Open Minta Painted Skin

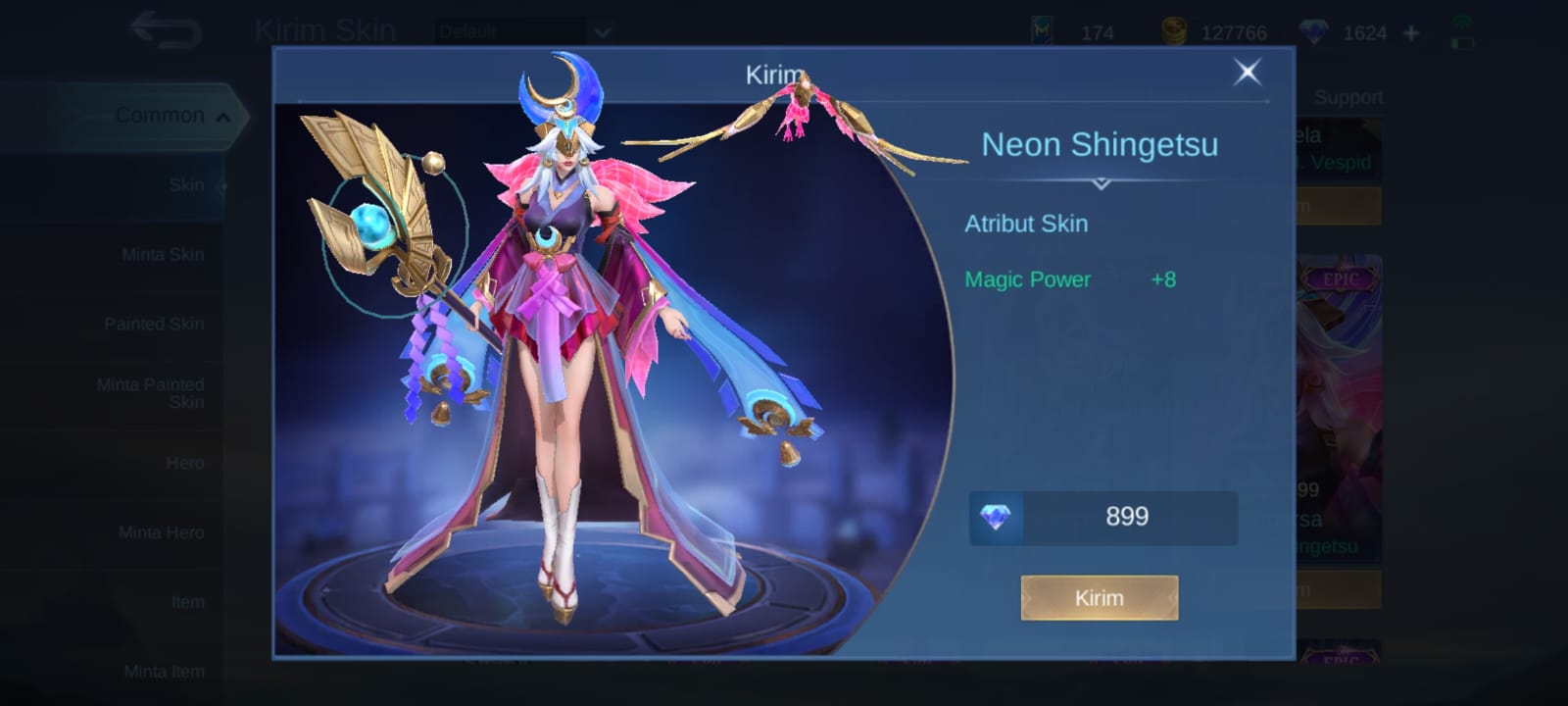(x=151, y=393)
